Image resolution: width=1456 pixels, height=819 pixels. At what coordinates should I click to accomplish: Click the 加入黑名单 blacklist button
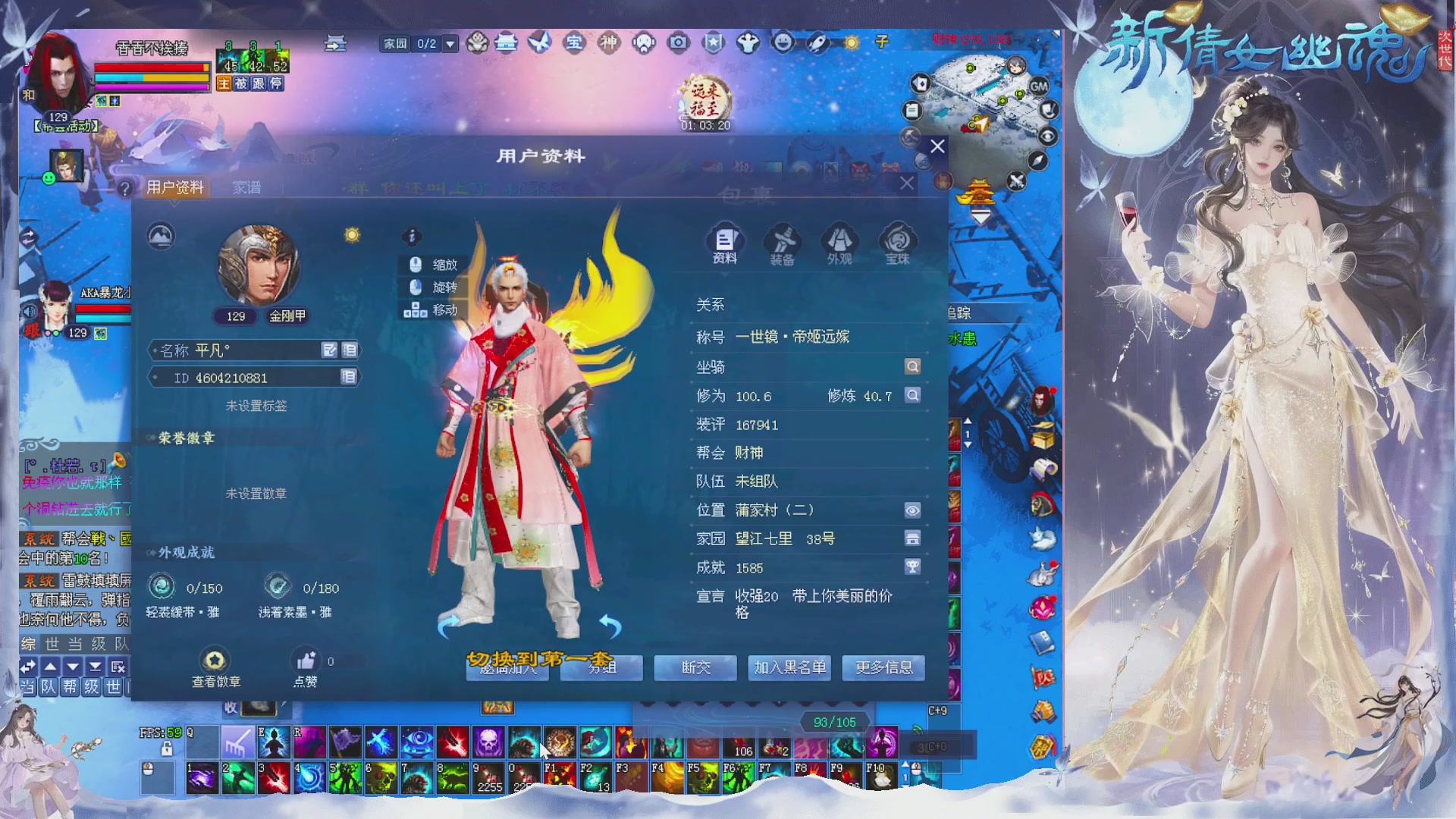click(789, 668)
